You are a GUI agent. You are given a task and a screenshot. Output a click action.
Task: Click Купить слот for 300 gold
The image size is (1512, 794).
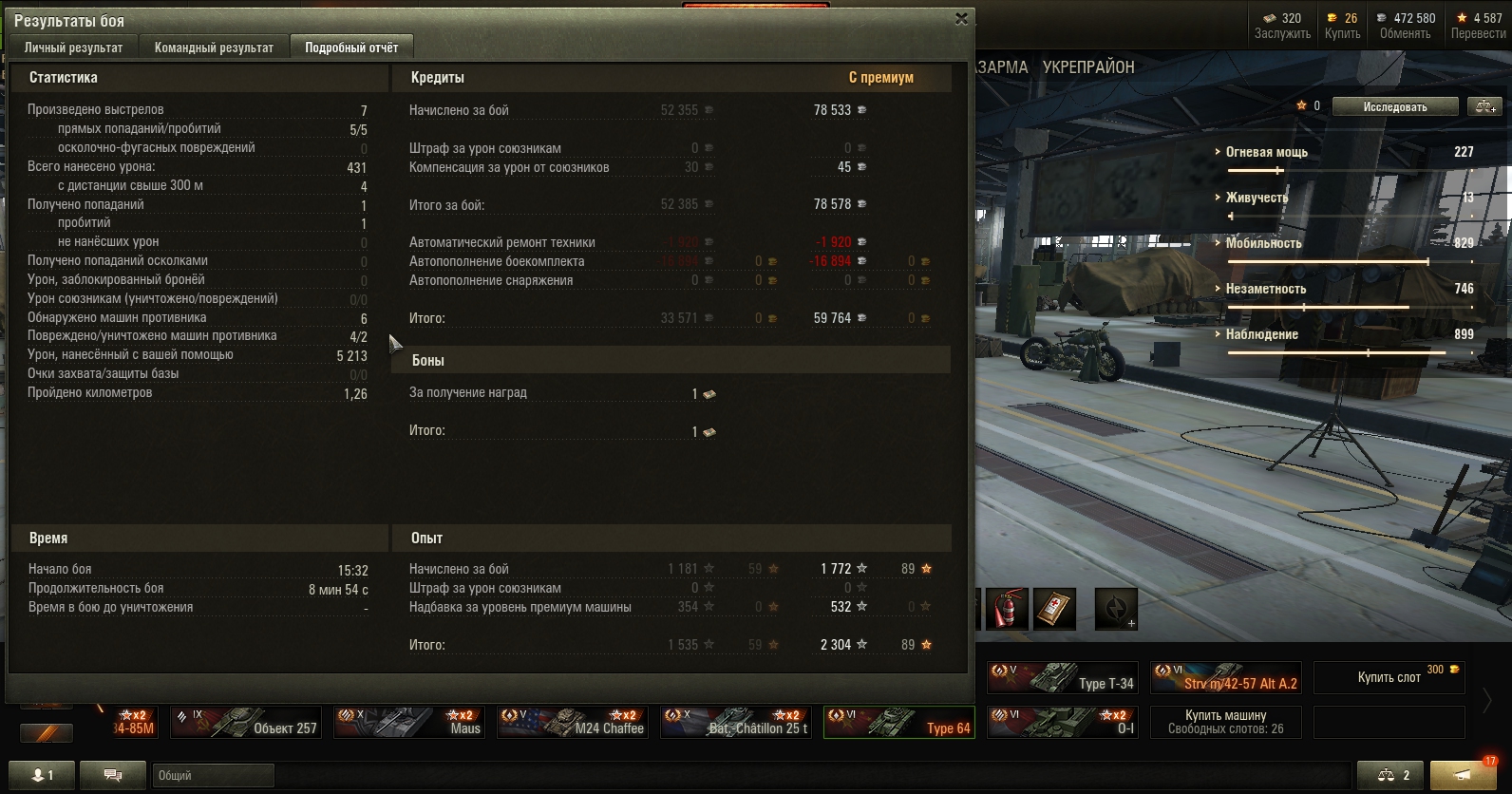point(1389,677)
